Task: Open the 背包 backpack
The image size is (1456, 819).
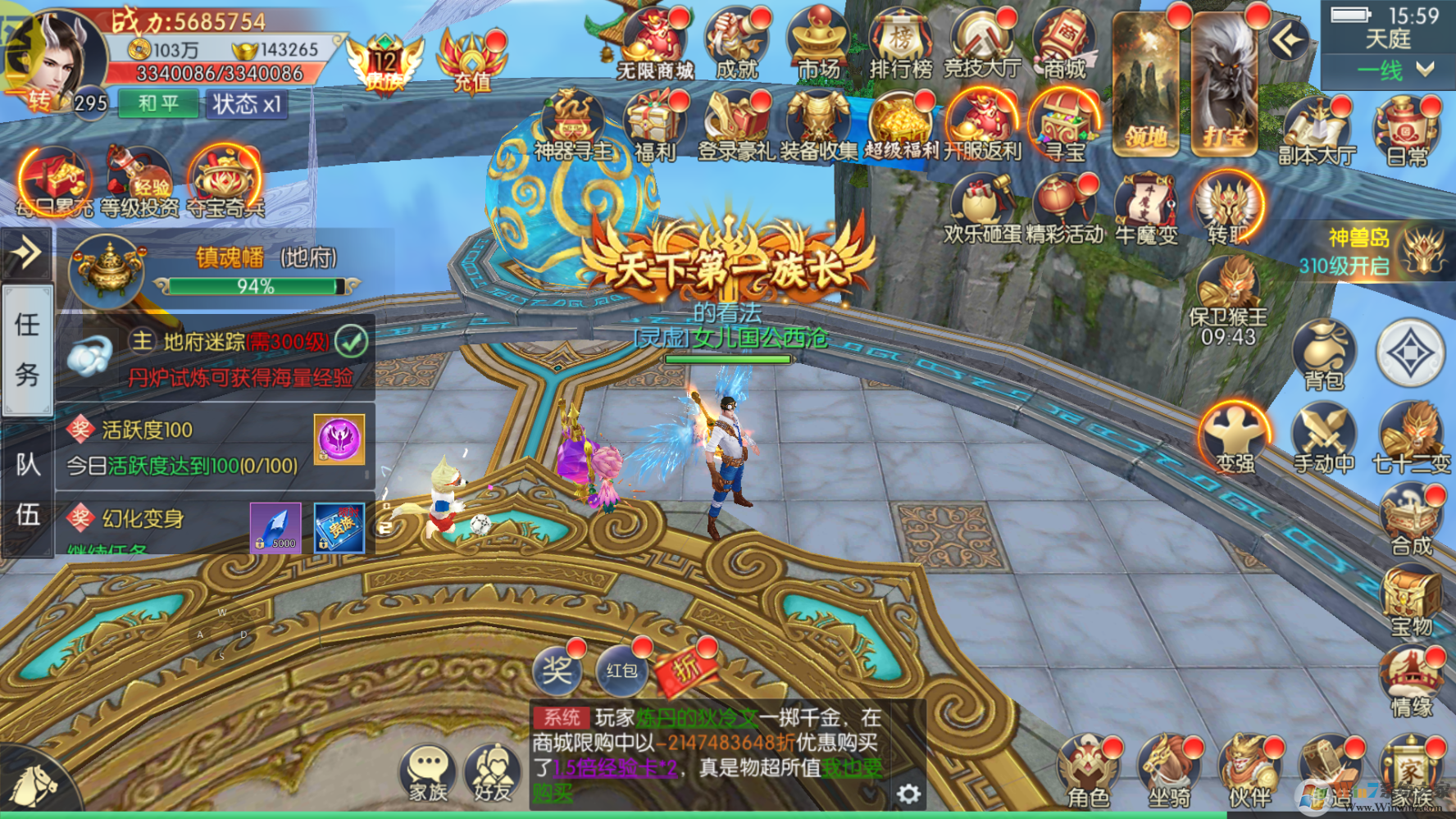Action: [1324, 355]
